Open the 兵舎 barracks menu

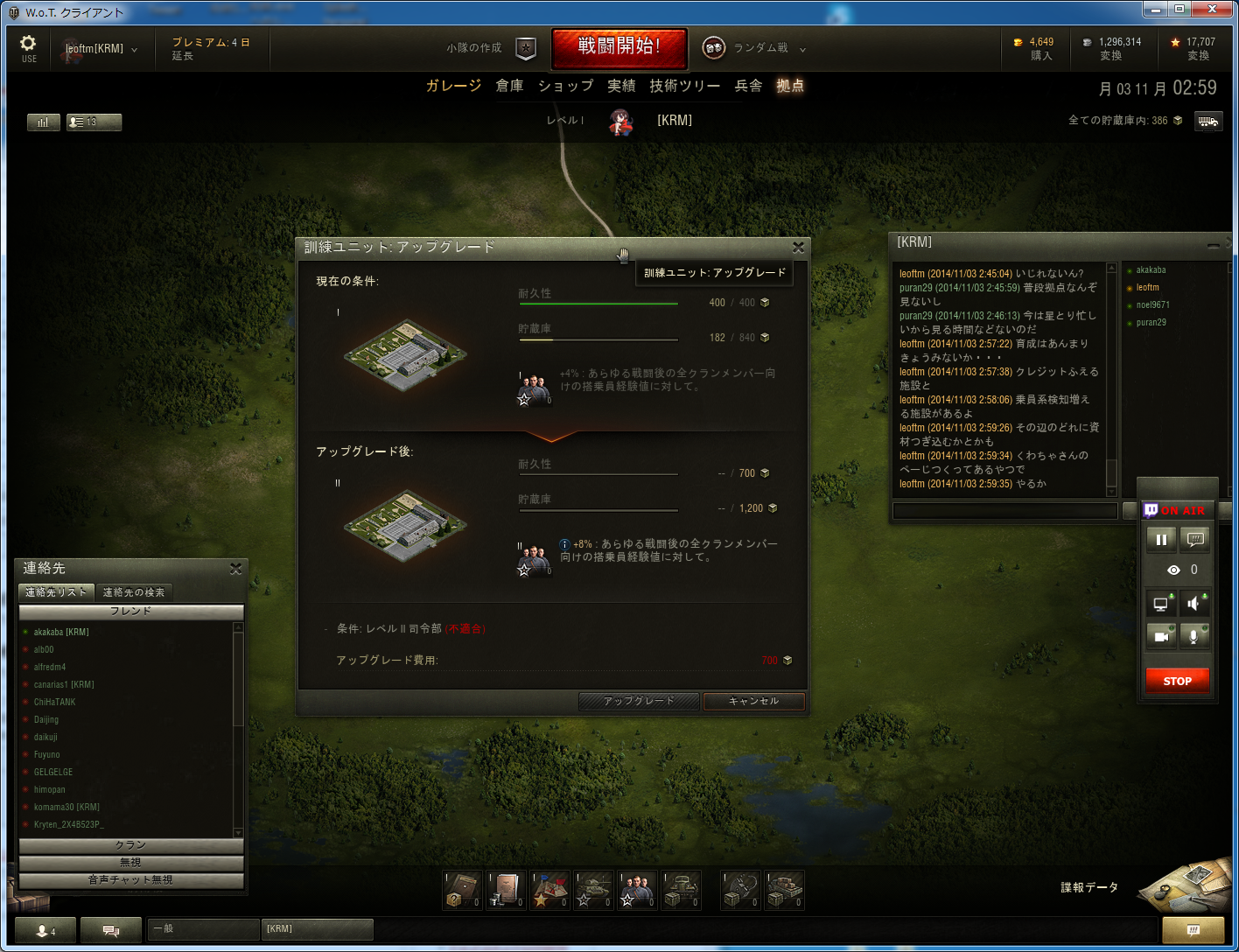point(748,86)
